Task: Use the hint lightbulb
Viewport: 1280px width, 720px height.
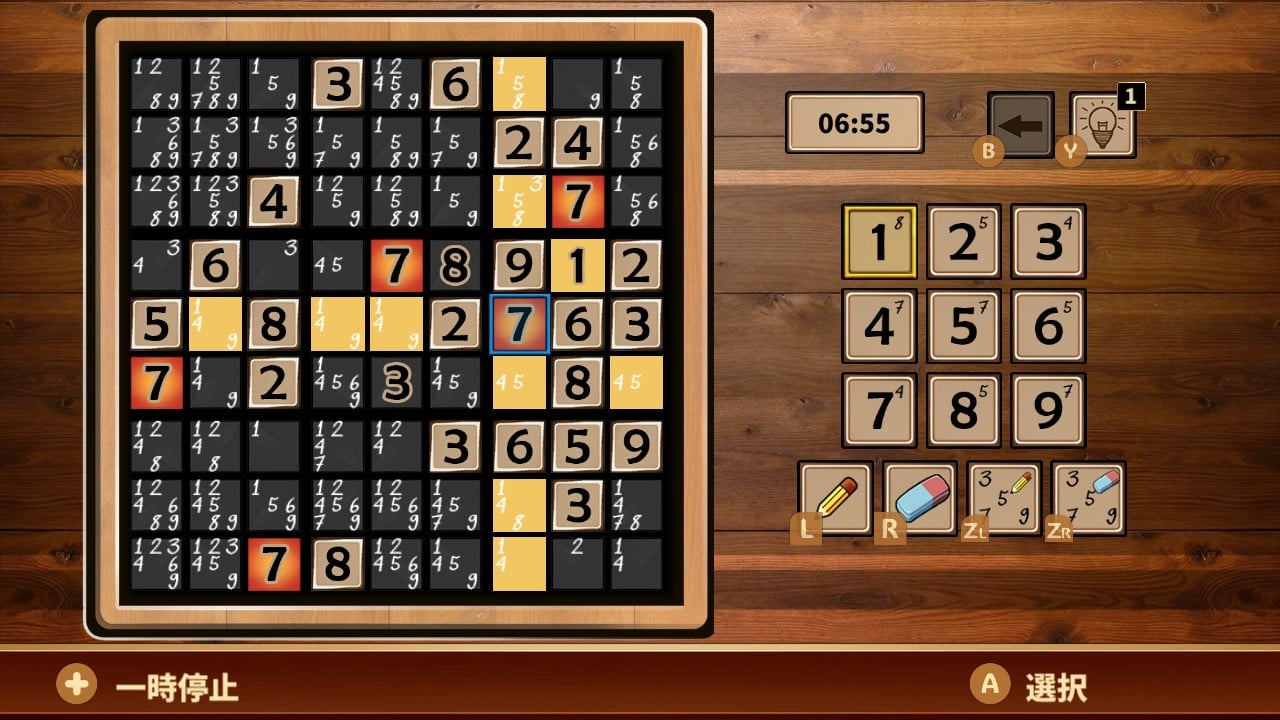Action: click(x=1100, y=127)
